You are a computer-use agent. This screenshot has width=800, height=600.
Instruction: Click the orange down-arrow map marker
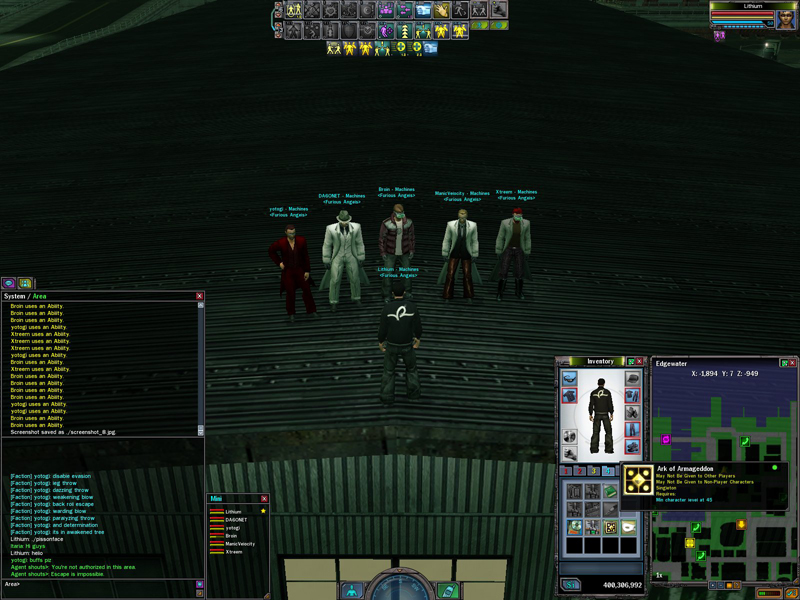click(x=741, y=524)
